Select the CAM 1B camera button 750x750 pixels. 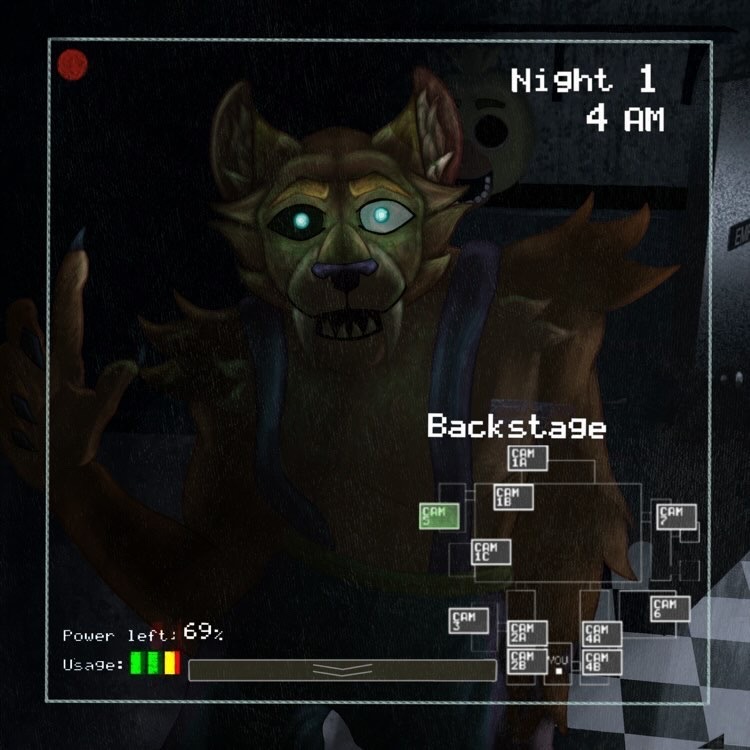point(512,497)
